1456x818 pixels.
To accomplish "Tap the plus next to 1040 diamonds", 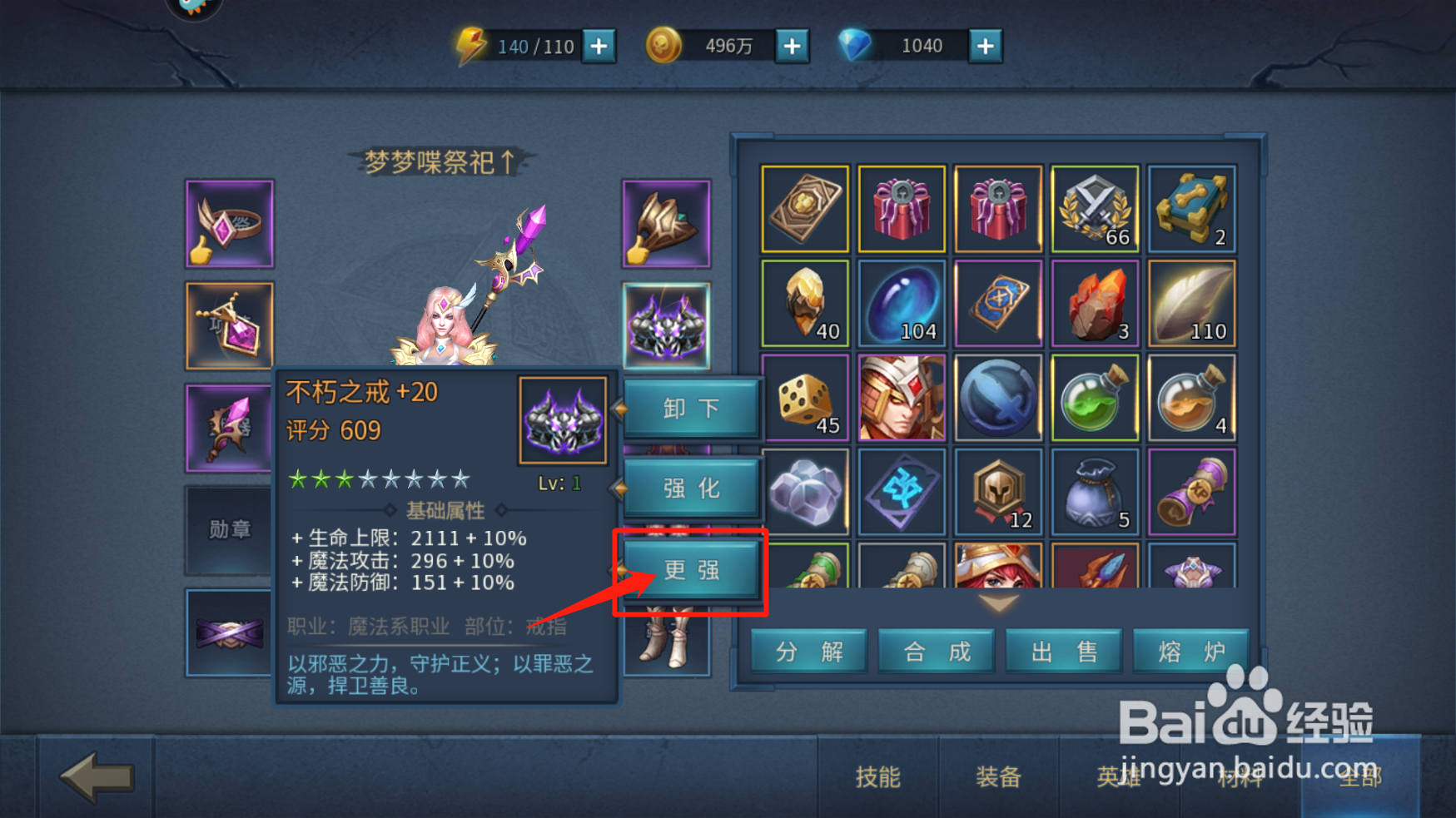I will click(x=985, y=46).
